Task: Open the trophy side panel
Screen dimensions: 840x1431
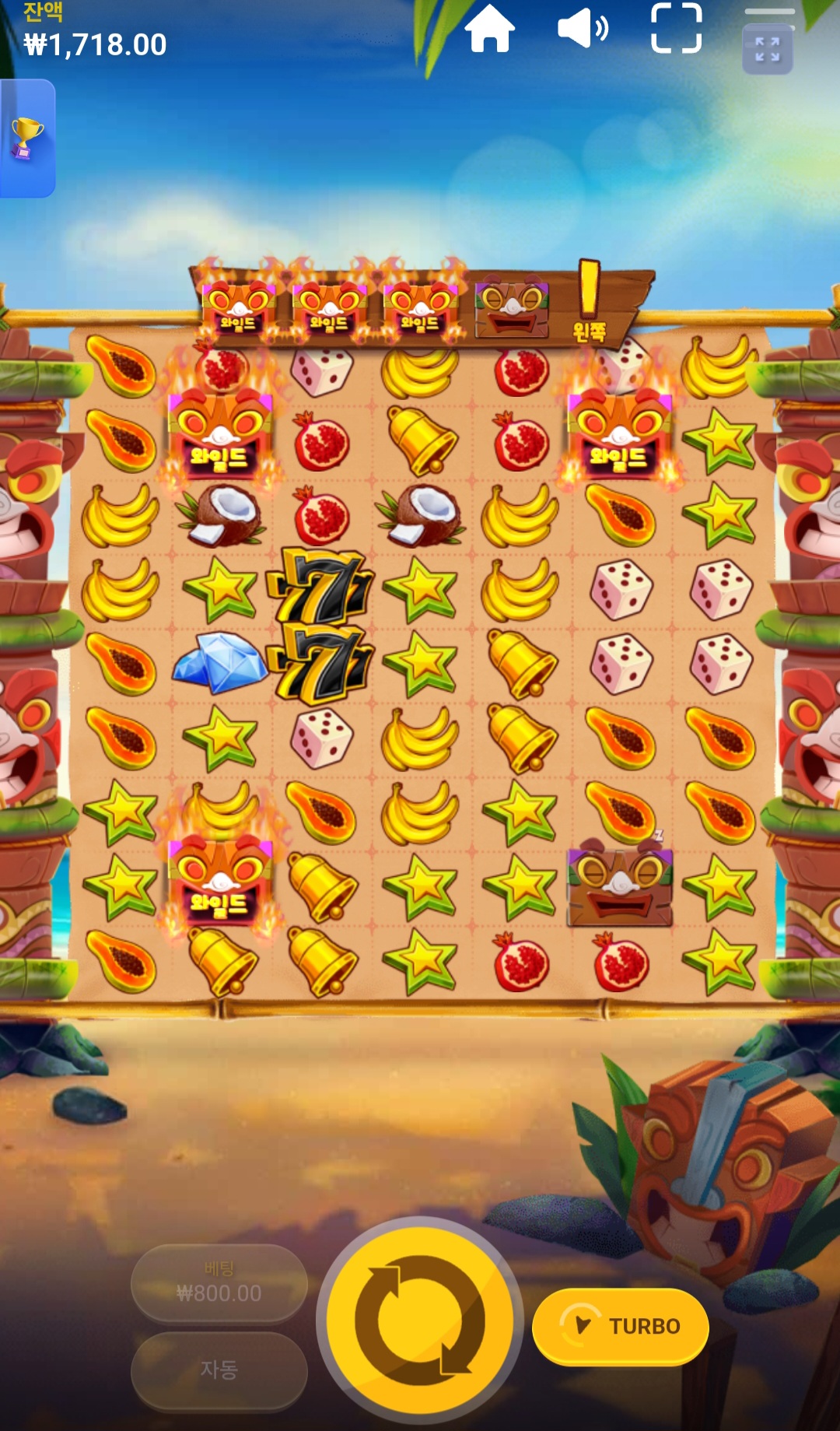Action: [x=26, y=139]
